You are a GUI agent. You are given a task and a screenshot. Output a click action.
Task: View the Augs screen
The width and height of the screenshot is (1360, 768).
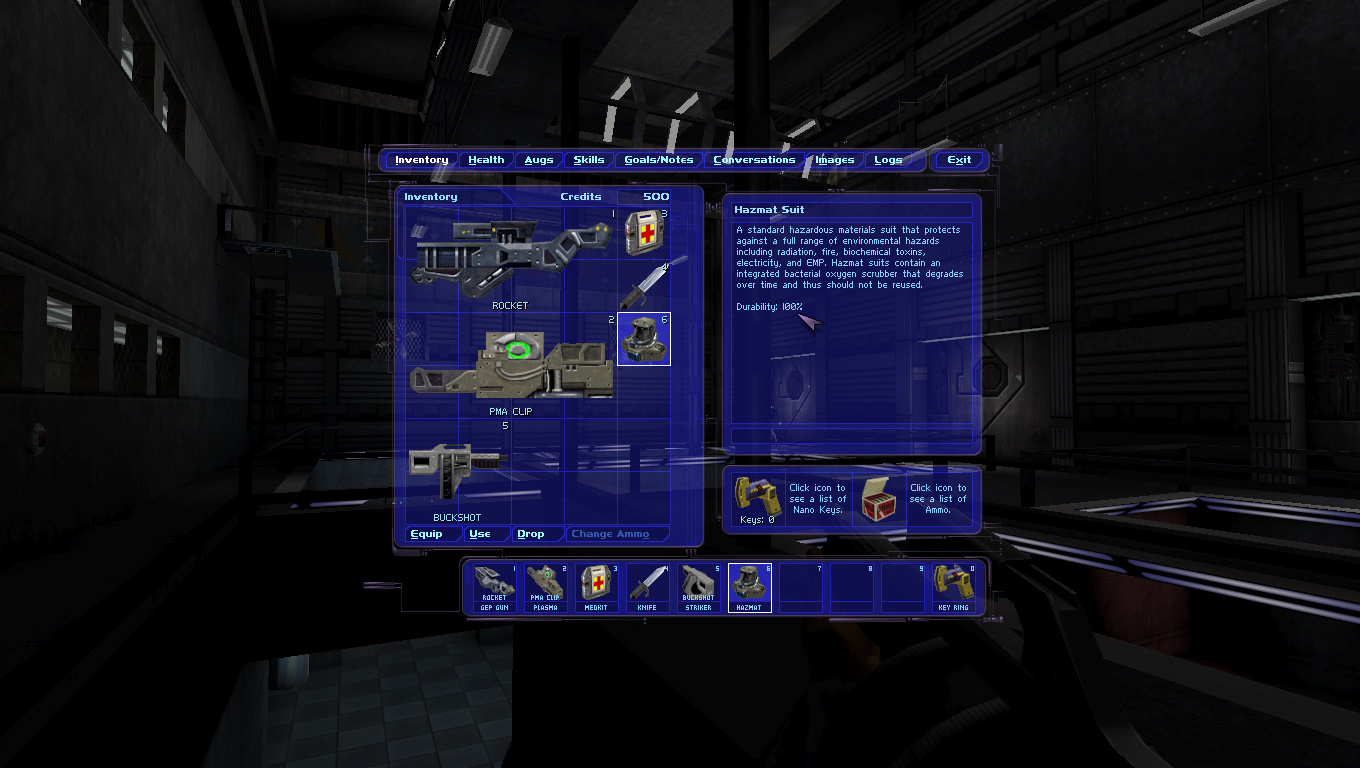click(x=539, y=159)
